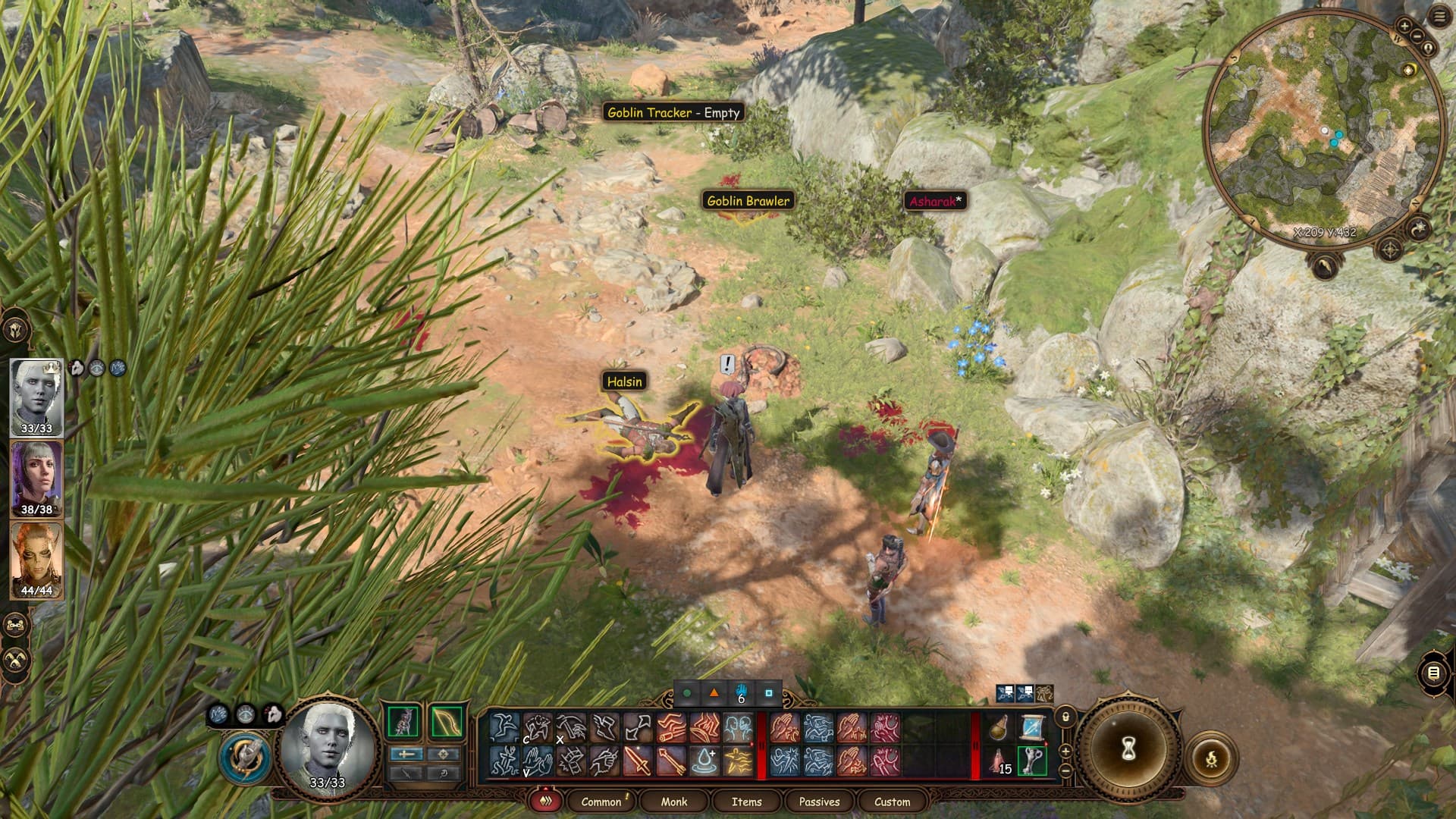Open the main menu hamburger button
Image resolution: width=1456 pixels, height=819 pixels.
pos(1439,17)
